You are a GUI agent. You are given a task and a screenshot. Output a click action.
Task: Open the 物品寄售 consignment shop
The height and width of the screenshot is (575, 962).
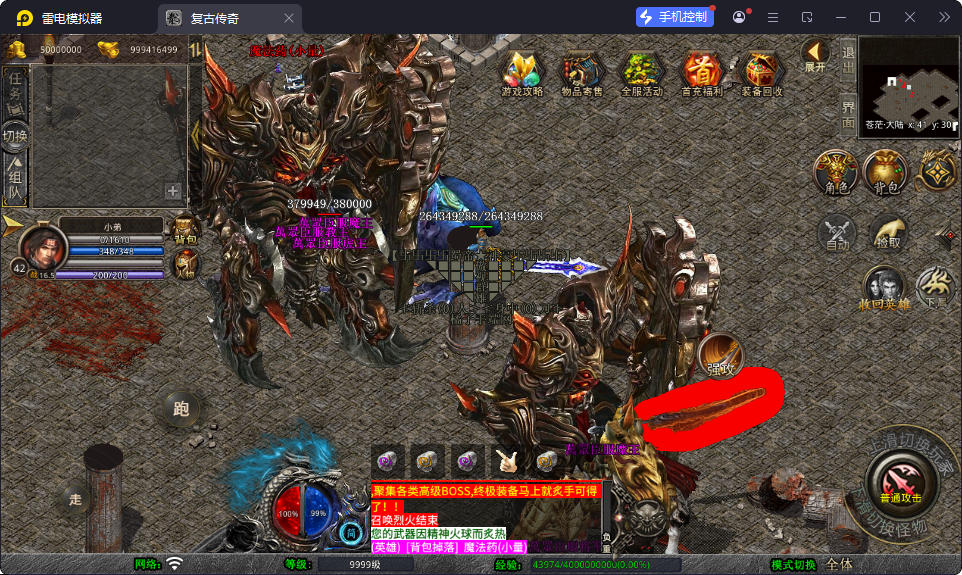[x=581, y=72]
